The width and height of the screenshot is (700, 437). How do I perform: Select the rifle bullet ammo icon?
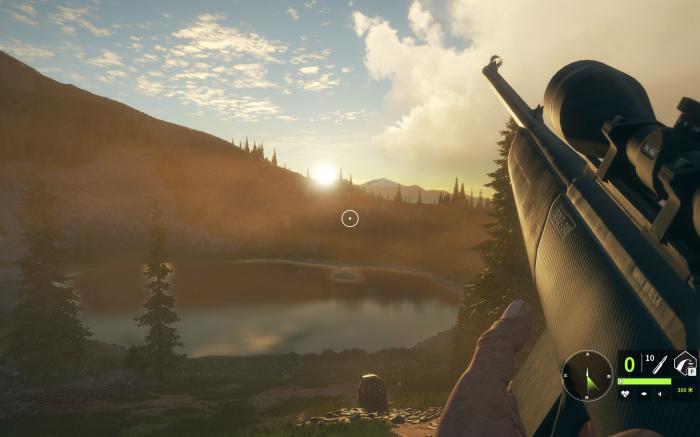point(660,365)
